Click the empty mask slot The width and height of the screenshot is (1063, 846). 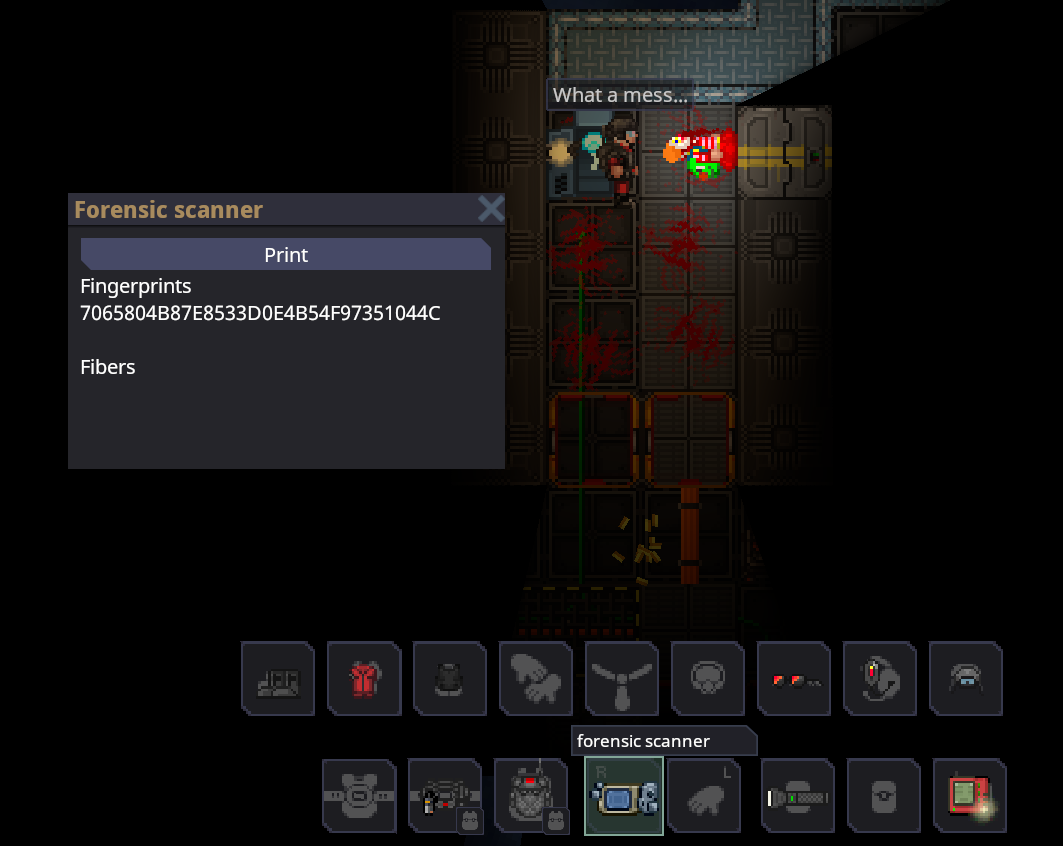pyautogui.click(x=708, y=679)
